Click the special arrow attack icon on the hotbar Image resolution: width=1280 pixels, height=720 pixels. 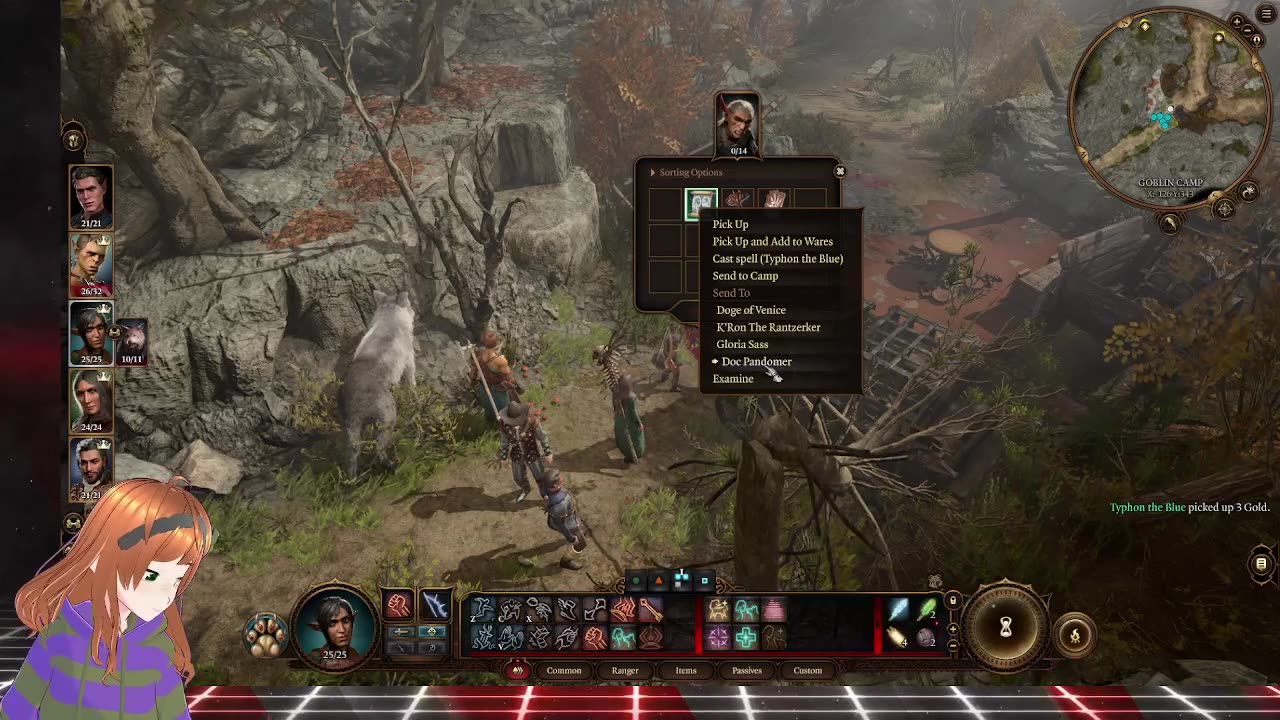[652, 608]
